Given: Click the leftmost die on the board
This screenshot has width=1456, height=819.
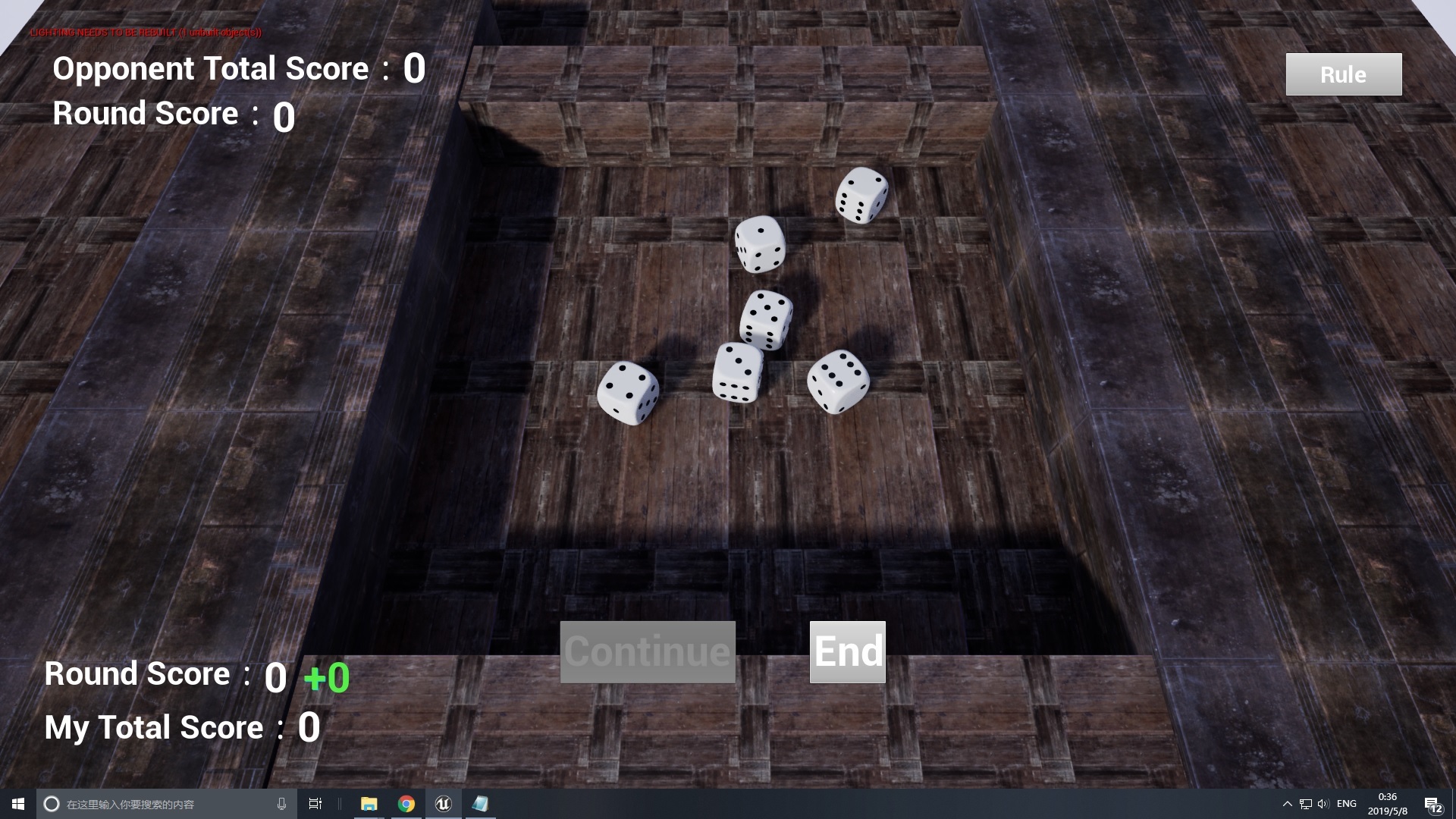Looking at the screenshot, I should coord(628,393).
